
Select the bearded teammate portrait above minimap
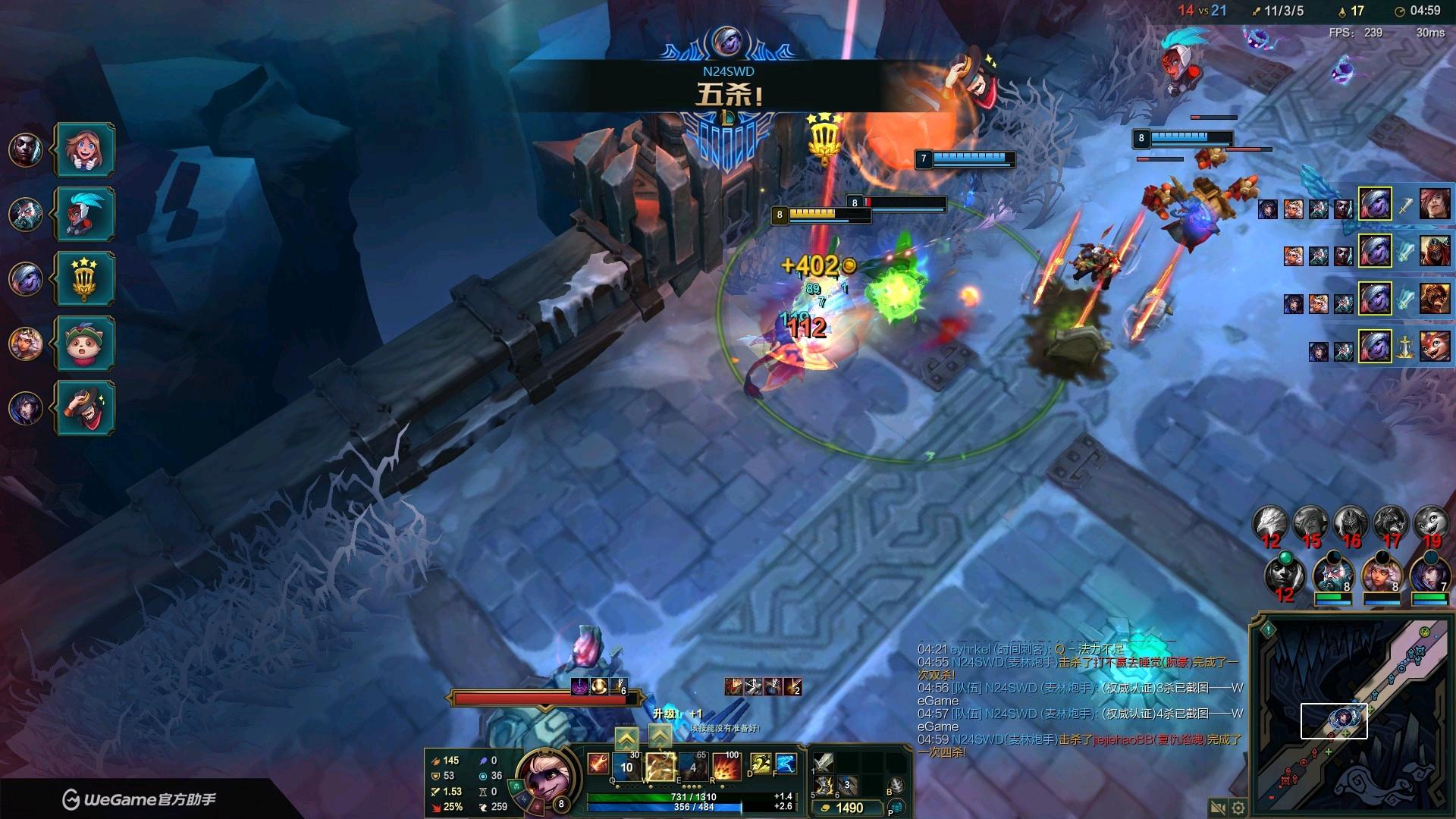point(1332,573)
